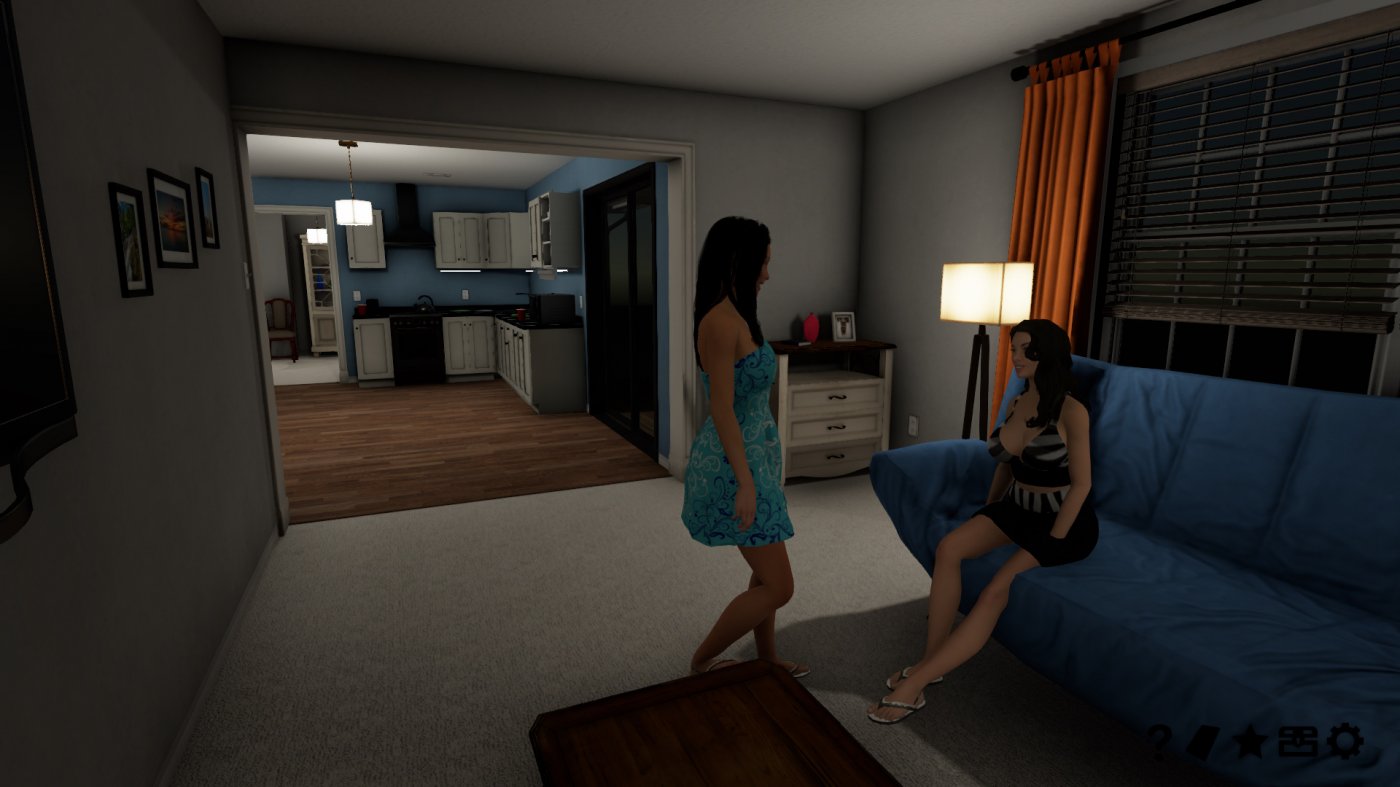Click the sunset picture on the left wall
This screenshot has height=787, width=1400.
[x=172, y=217]
